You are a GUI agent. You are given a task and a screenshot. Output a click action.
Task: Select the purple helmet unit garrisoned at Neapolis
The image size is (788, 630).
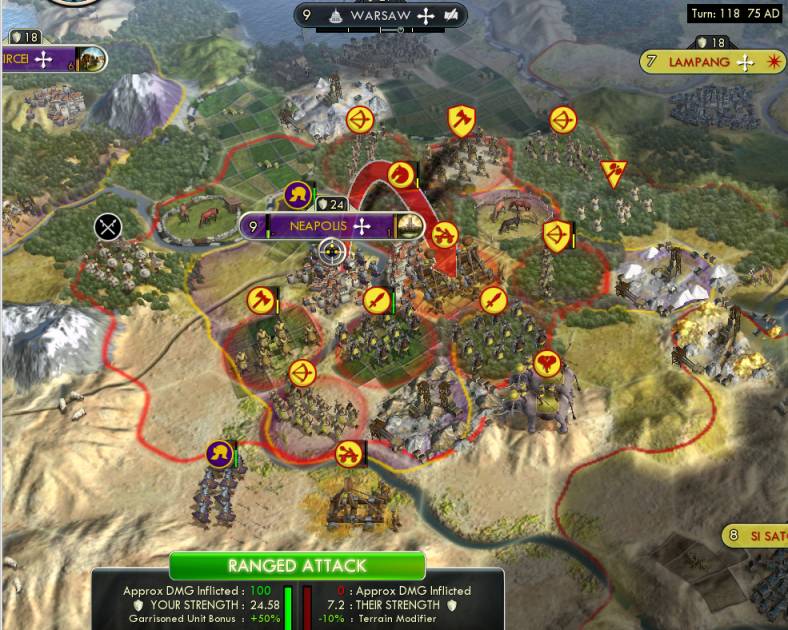click(x=297, y=194)
